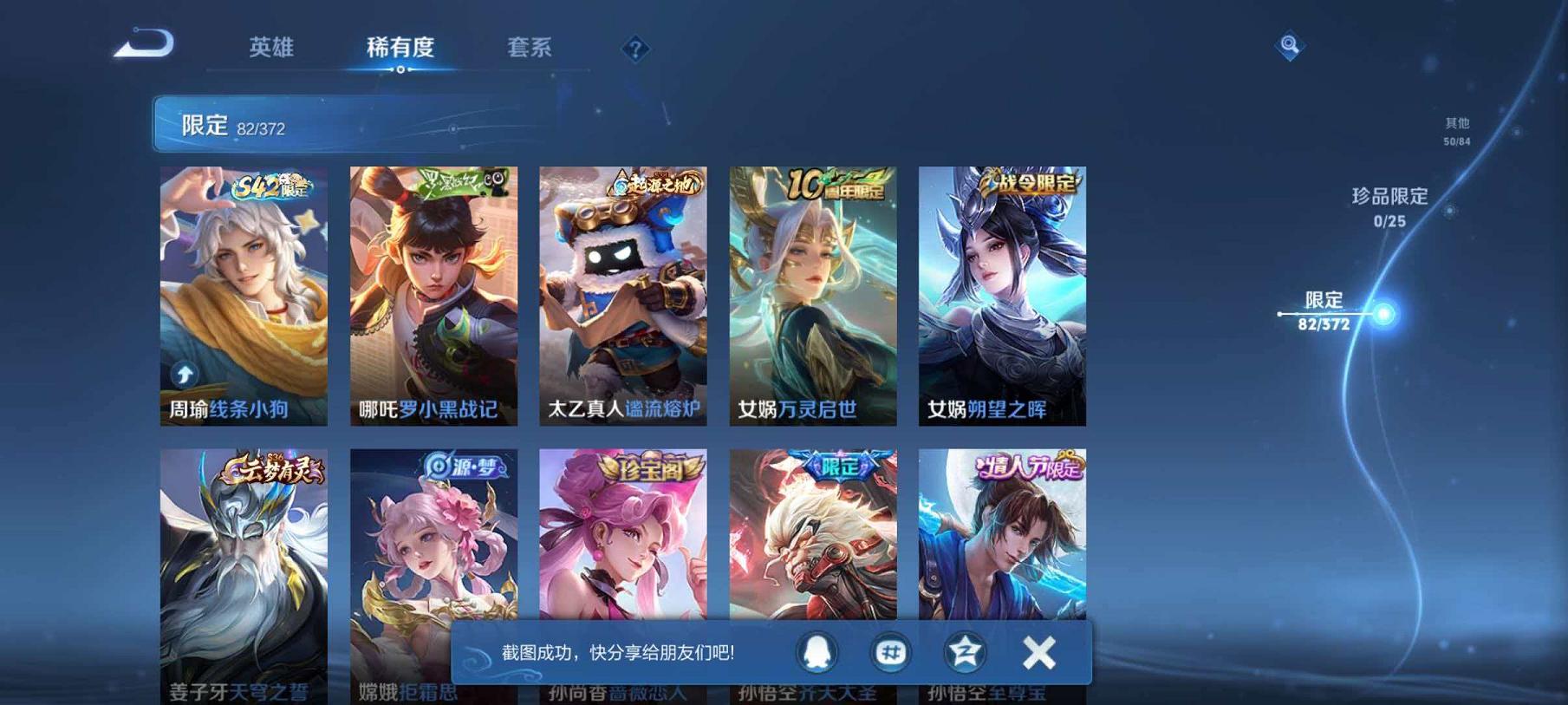Tap the back arrow in top left corner
The image size is (1568, 705).
143,41
